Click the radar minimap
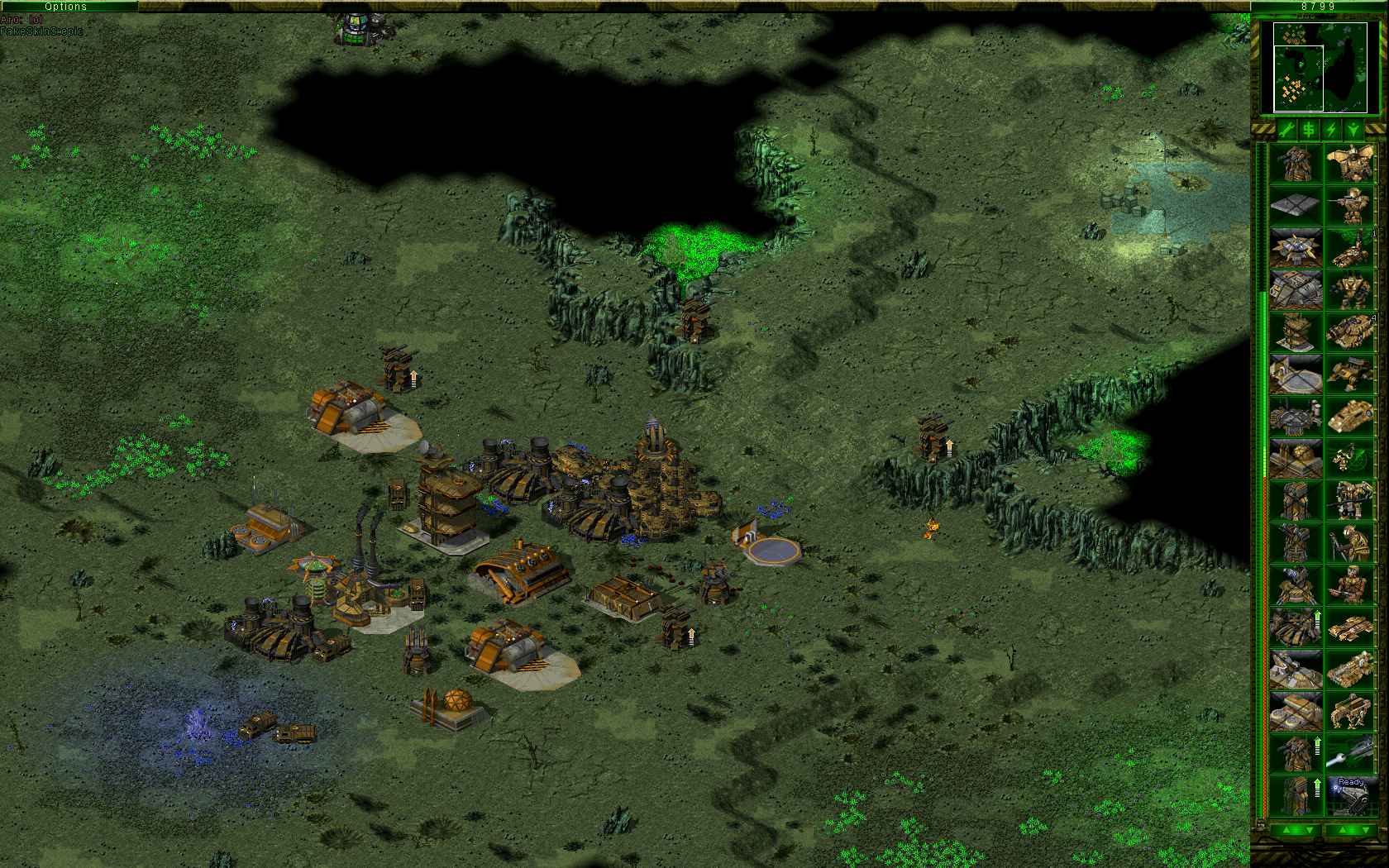The image size is (1389, 868). [x=1320, y=67]
